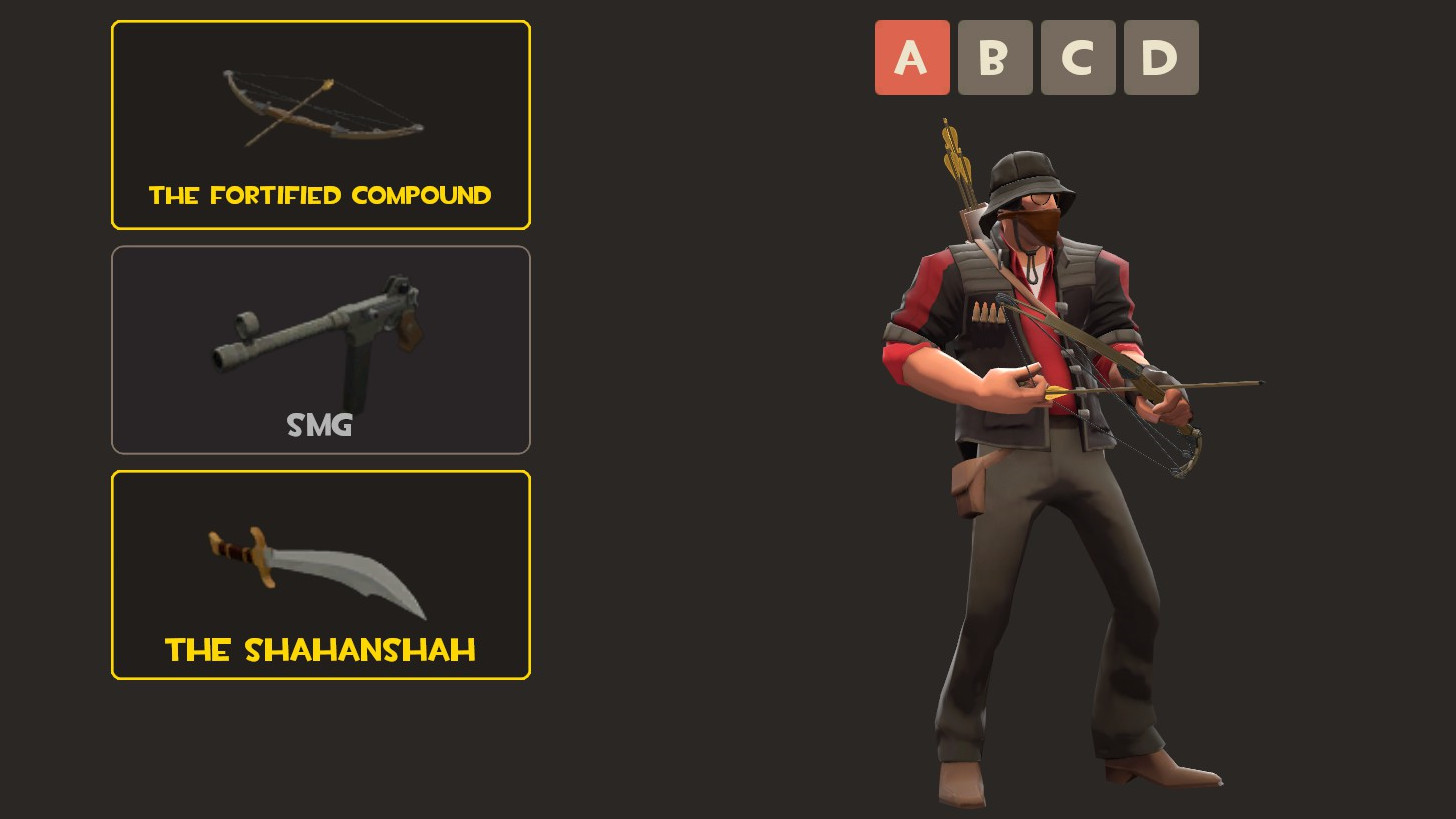Viewport: 1456px width, 819px height.
Task: Open loadout preset D
Action: click(1161, 57)
